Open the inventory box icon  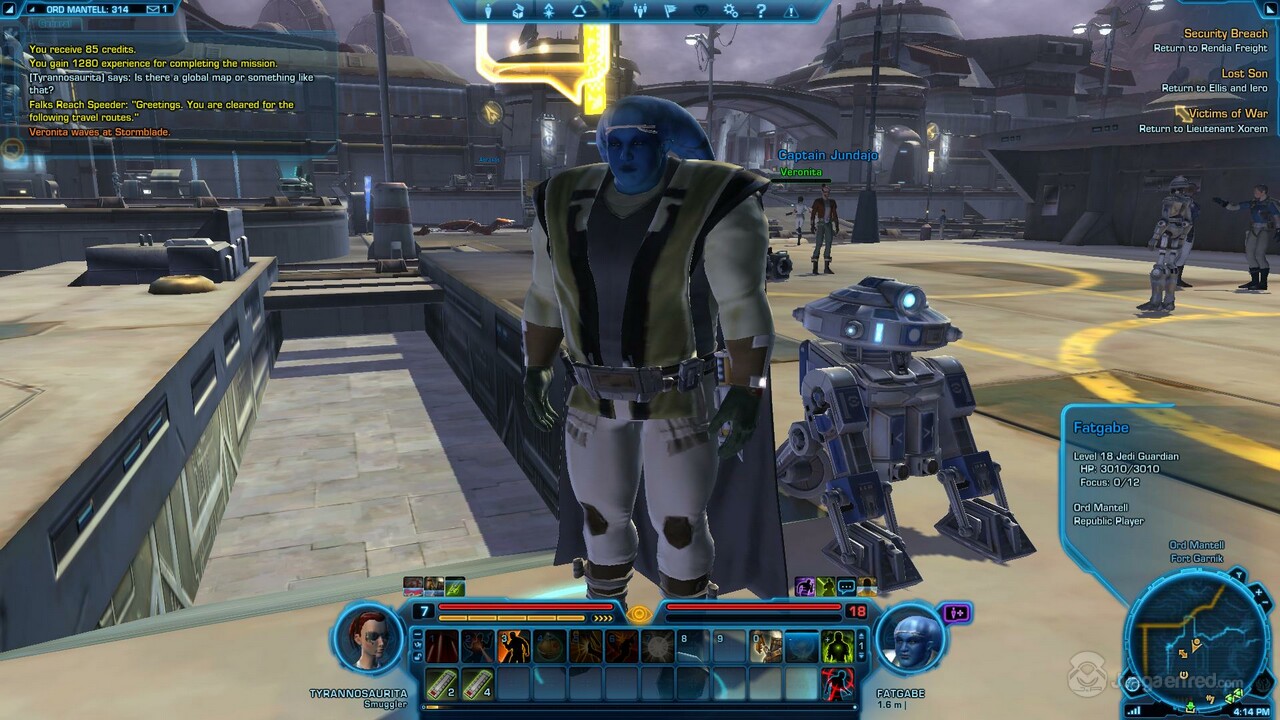coord(518,11)
